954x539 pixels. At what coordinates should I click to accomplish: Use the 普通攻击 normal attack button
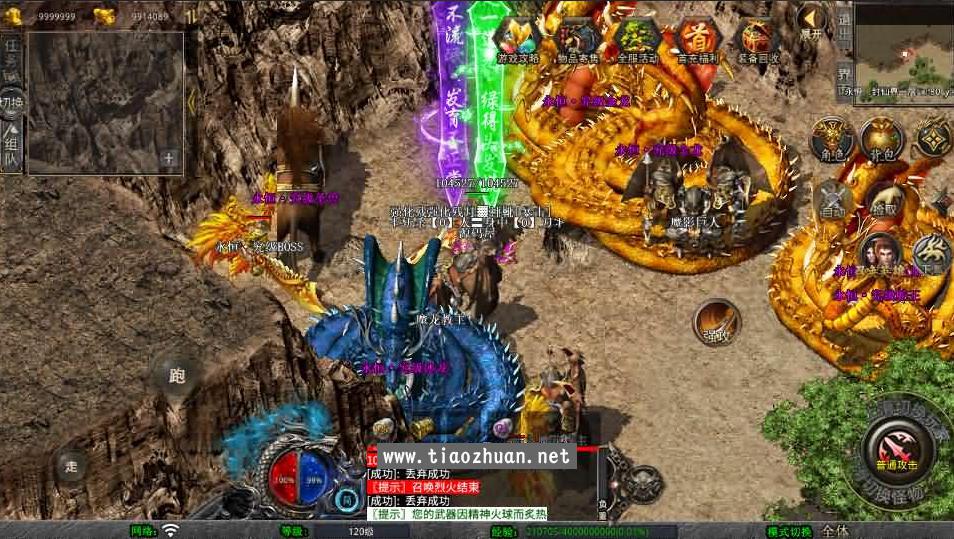click(897, 443)
